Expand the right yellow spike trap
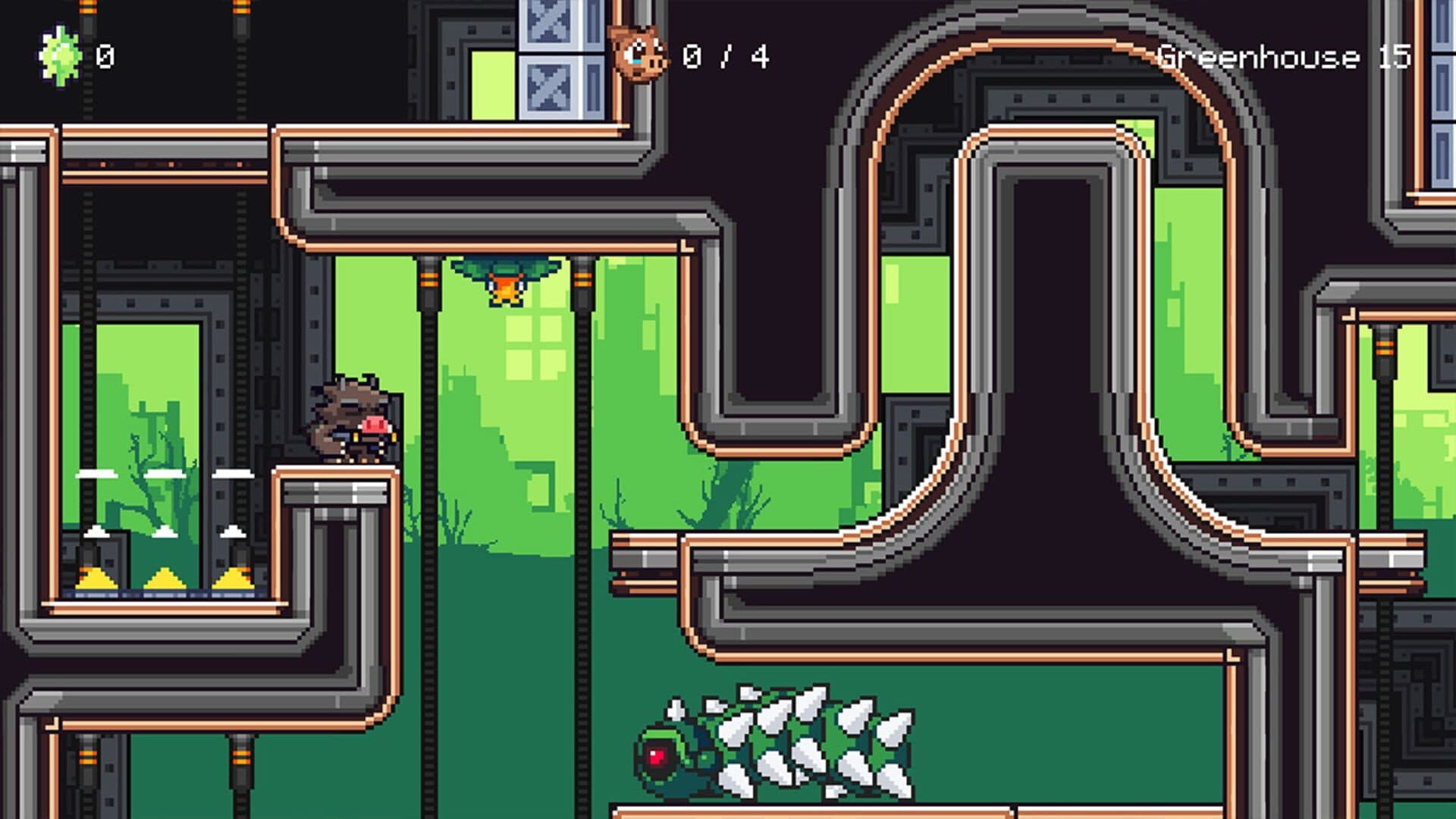Image resolution: width=1456 pixels, height=819 pixels. tap(233, 580)
